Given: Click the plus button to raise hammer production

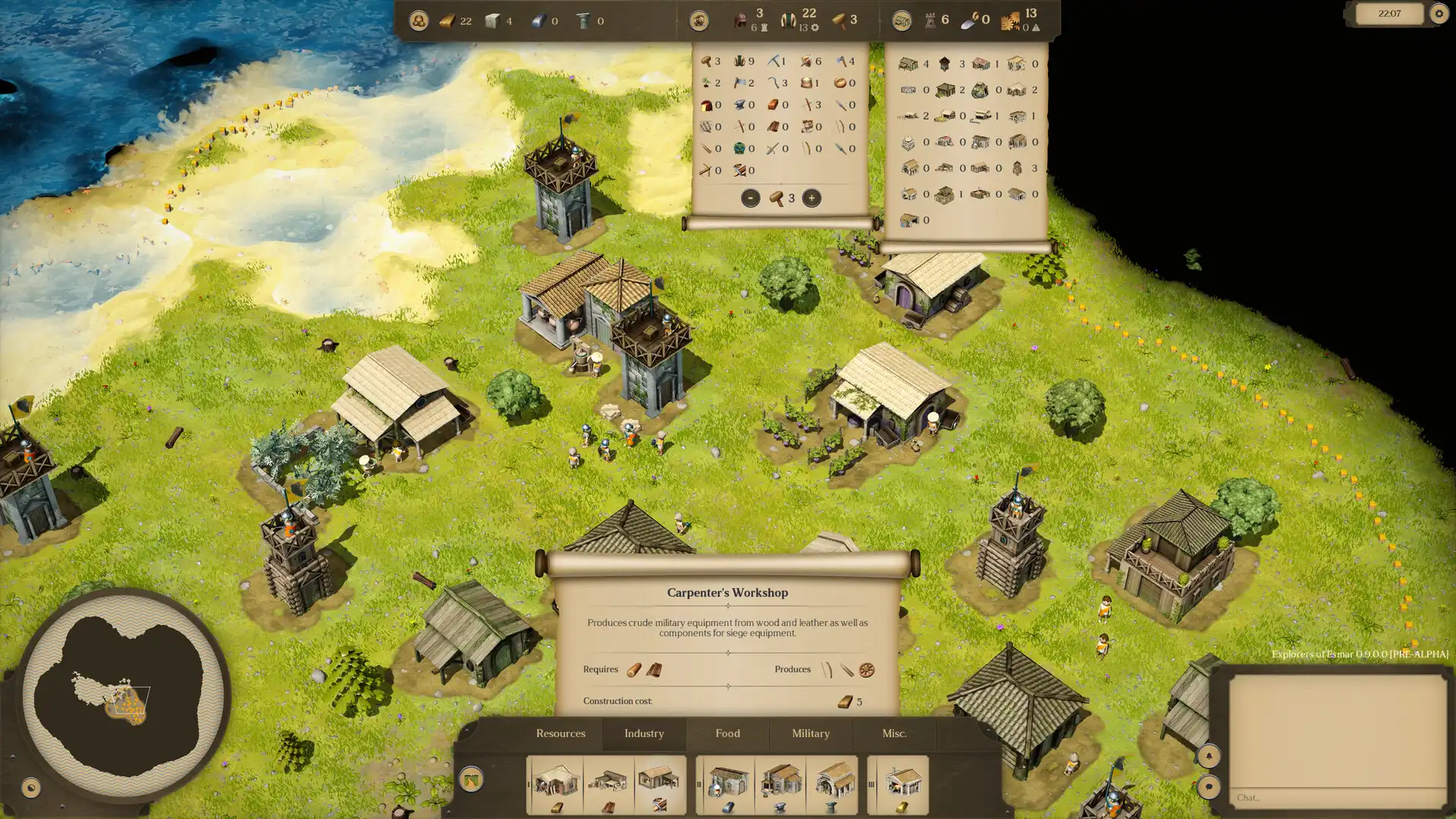Looking at the screenshot, I should point(811,198).
